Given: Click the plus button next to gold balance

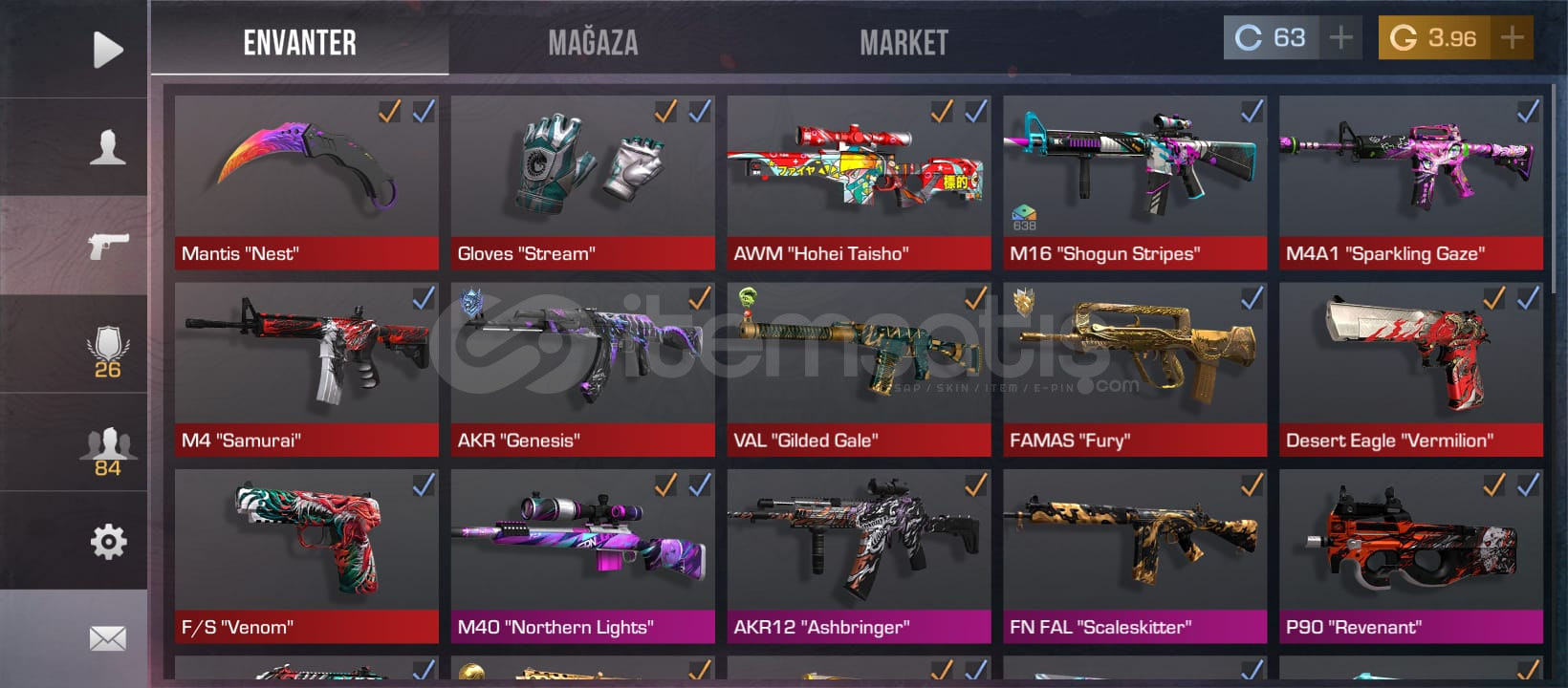Looking at the screenshot, I should [1512, 38].
